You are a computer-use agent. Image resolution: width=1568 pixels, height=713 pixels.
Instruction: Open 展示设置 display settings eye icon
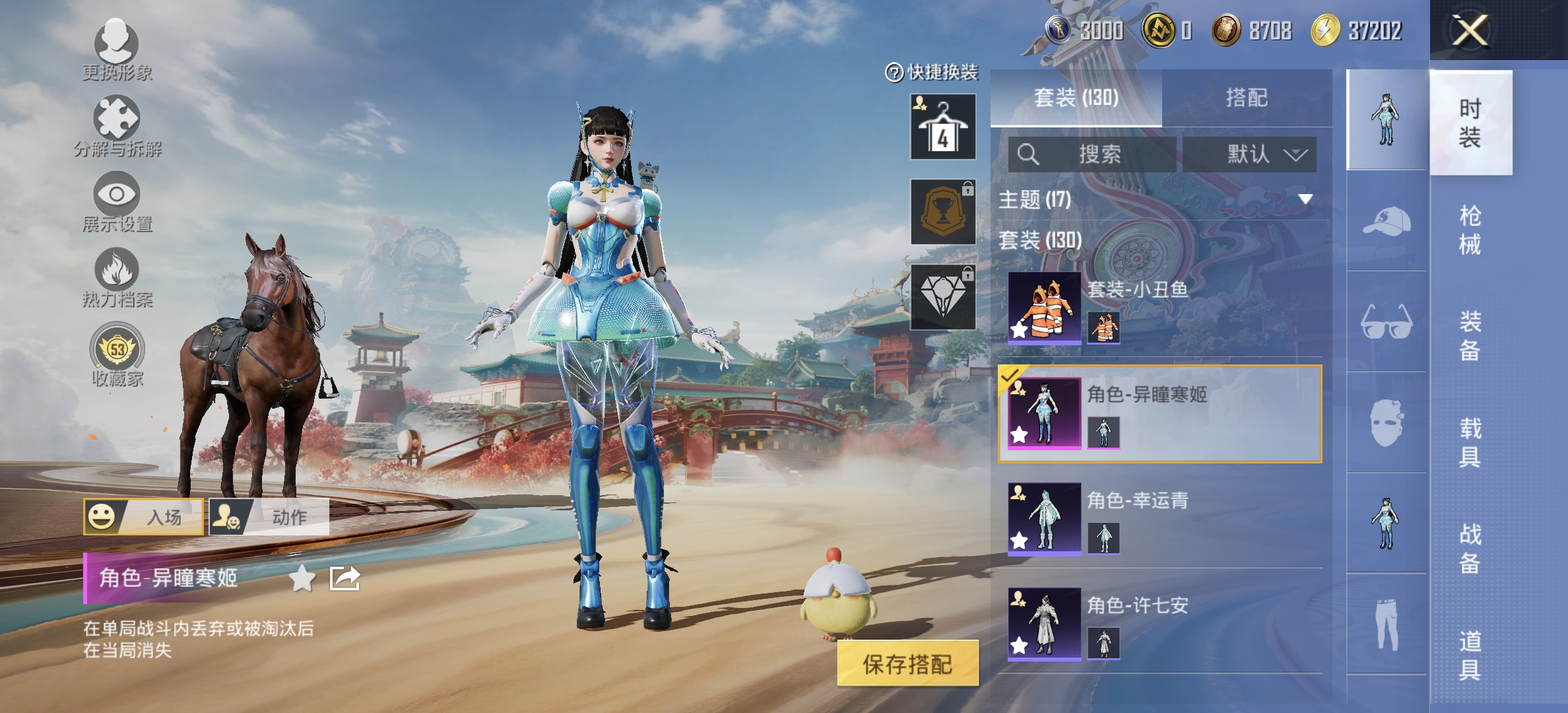pyautogui.click(x=117, y=195)
